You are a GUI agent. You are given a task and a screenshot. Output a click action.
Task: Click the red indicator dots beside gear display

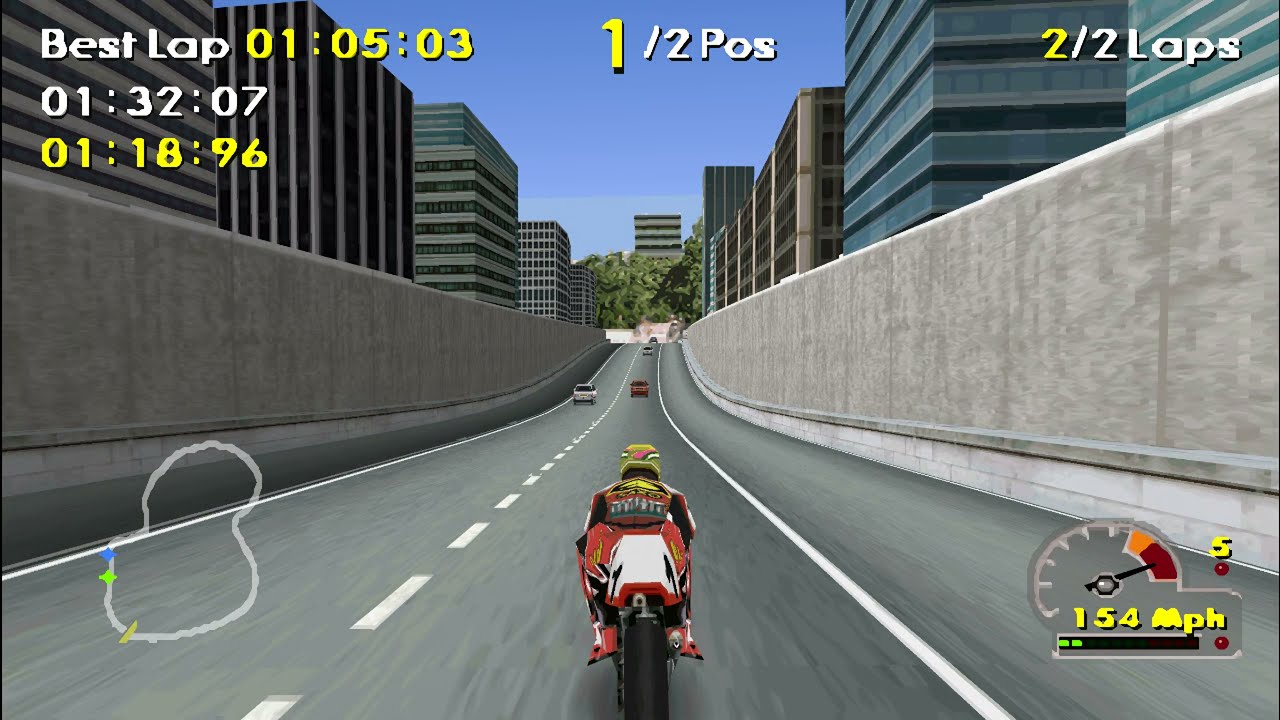coord(1222,567)
